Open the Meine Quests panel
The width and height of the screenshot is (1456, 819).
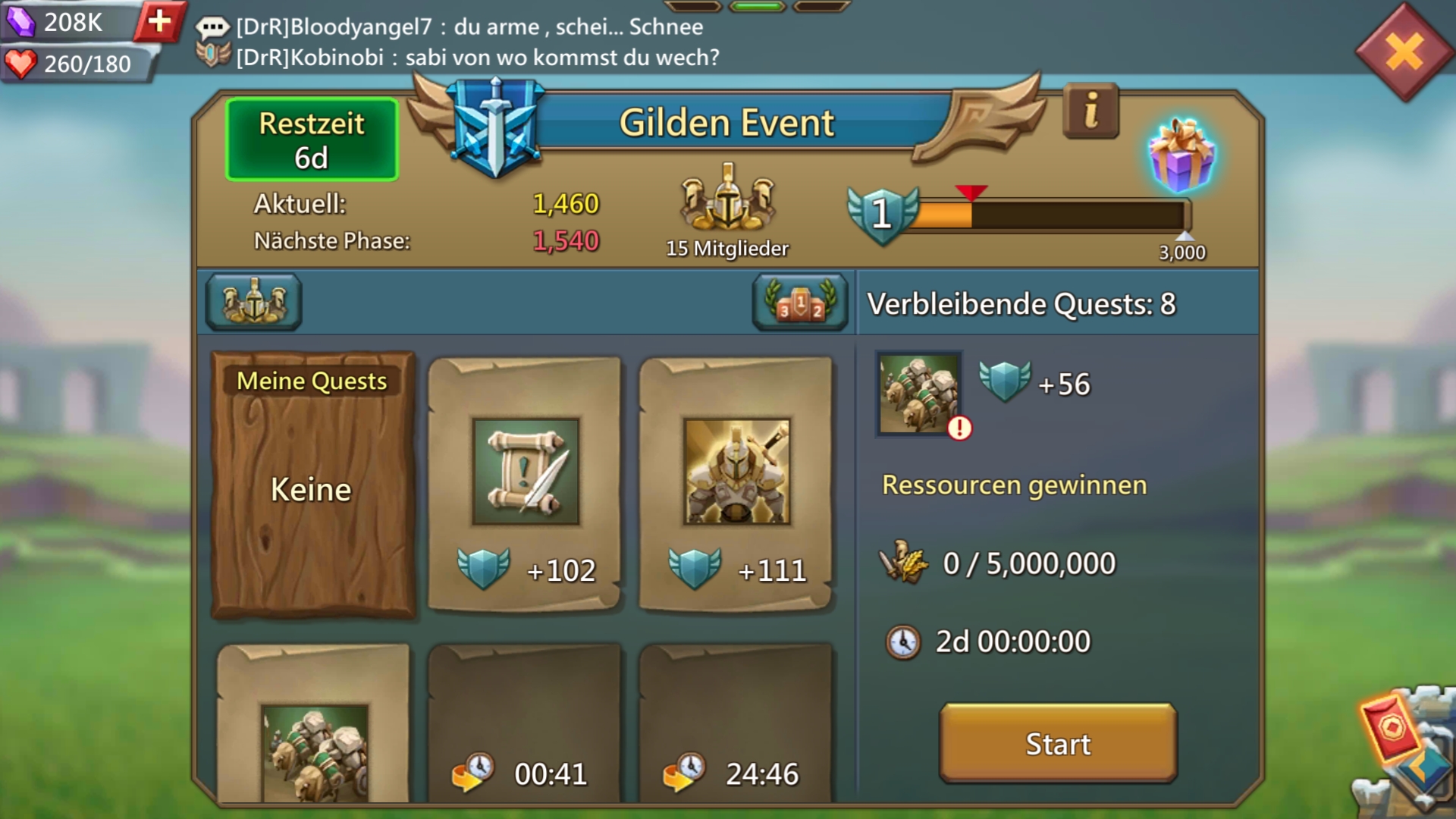[312, 485]
